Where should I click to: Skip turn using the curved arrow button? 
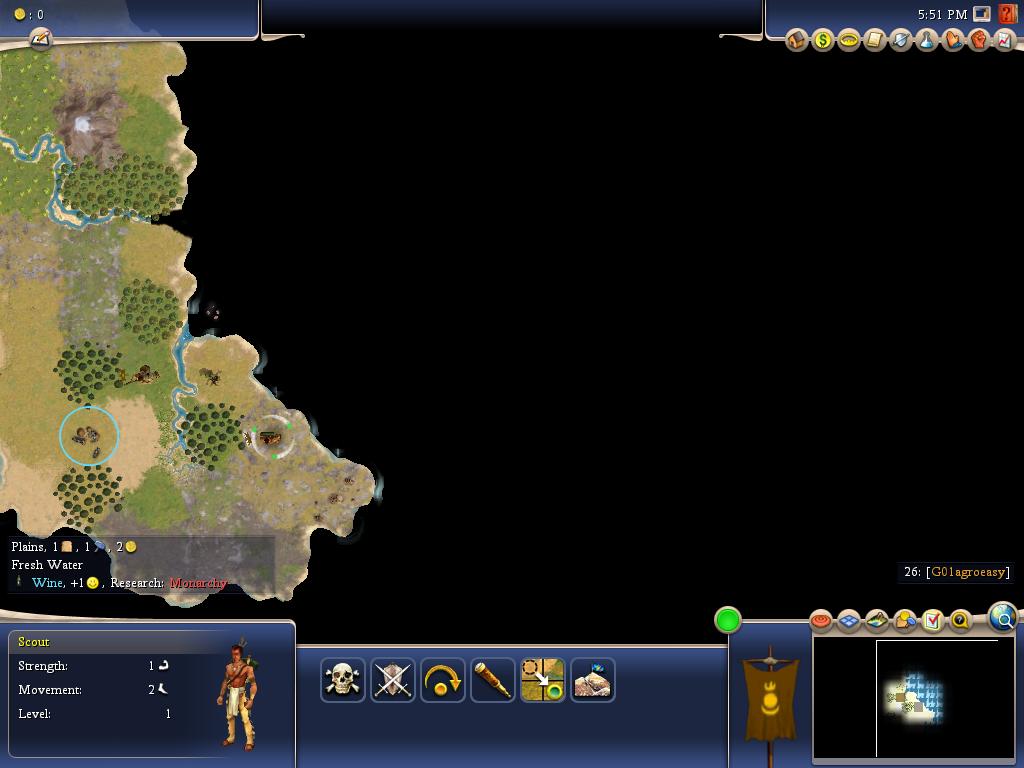pyautogui.click(x=443, y=680)
